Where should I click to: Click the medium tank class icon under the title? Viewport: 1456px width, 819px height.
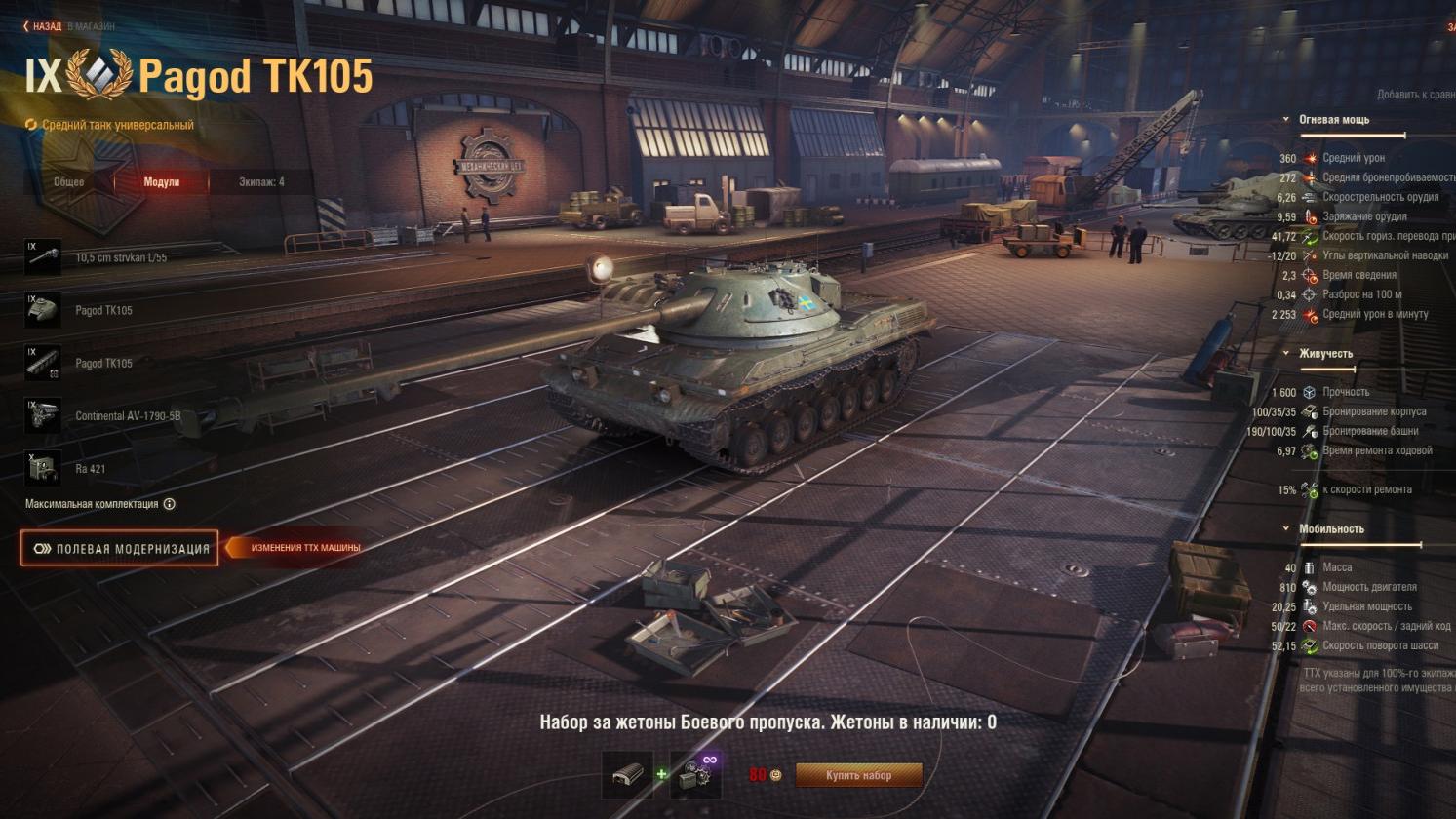[x=29, y=125]
